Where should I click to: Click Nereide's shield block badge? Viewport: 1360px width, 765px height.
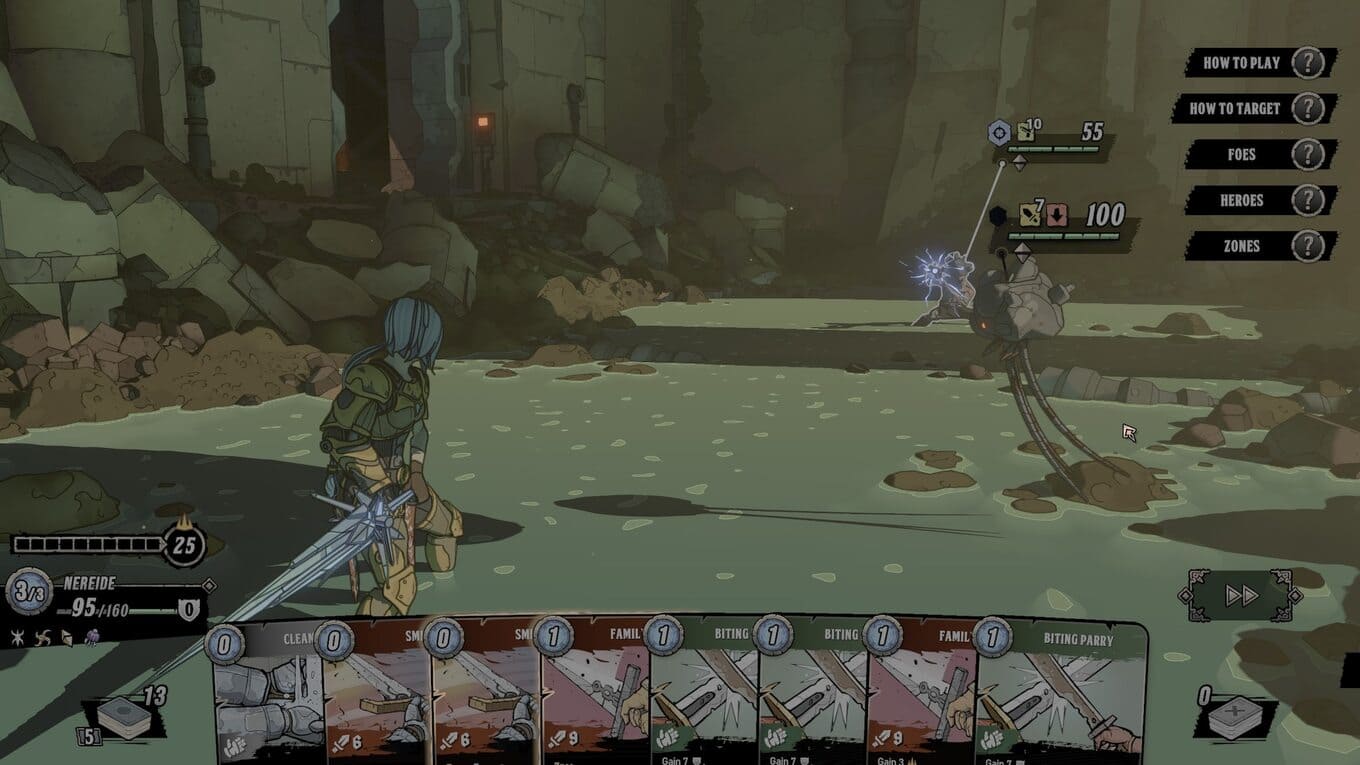coord(188,609)
